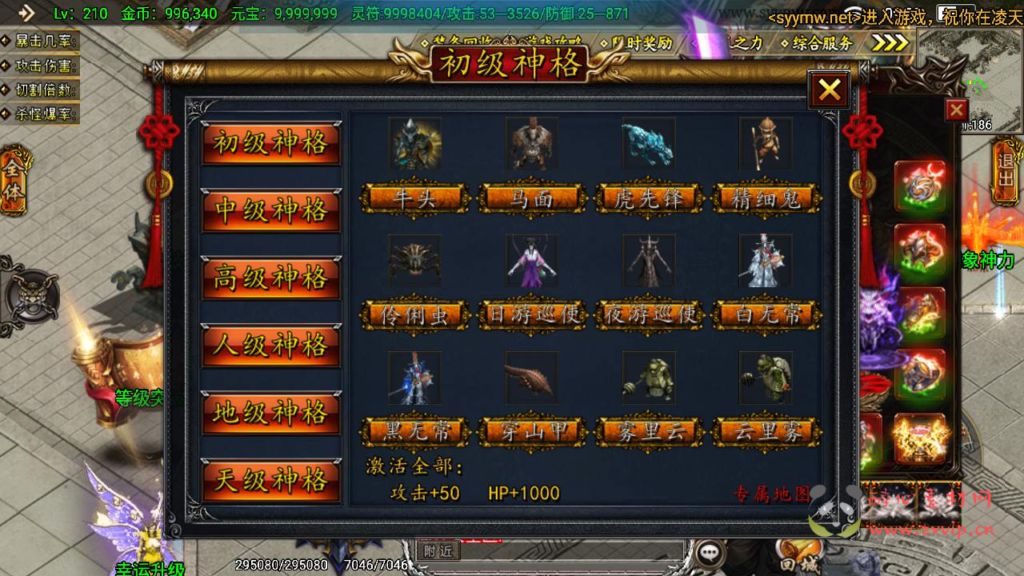Select the 马面 button
1024x576 pixels.
point(531,199)
